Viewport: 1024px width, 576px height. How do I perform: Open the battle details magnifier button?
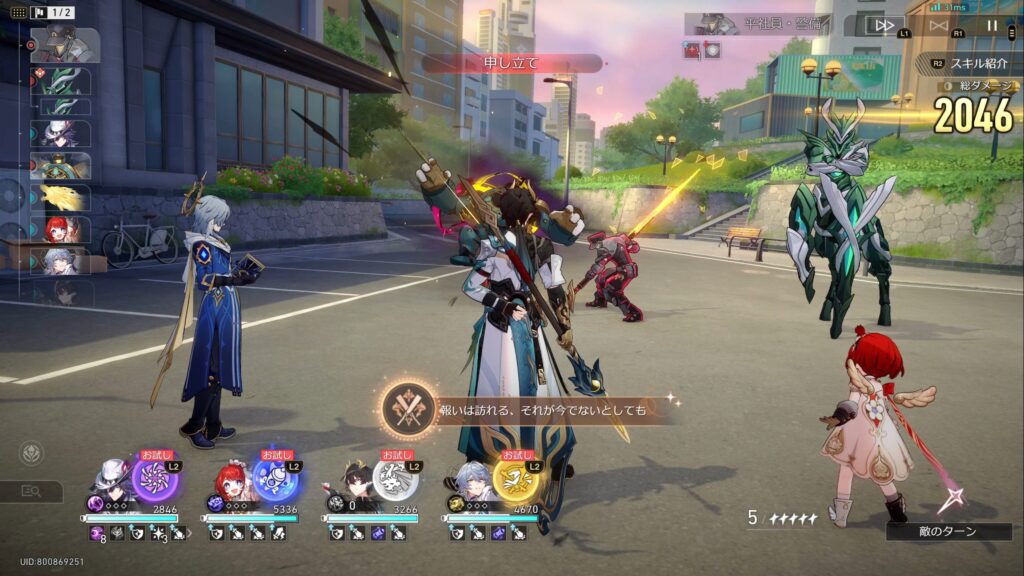pos(31,491)
